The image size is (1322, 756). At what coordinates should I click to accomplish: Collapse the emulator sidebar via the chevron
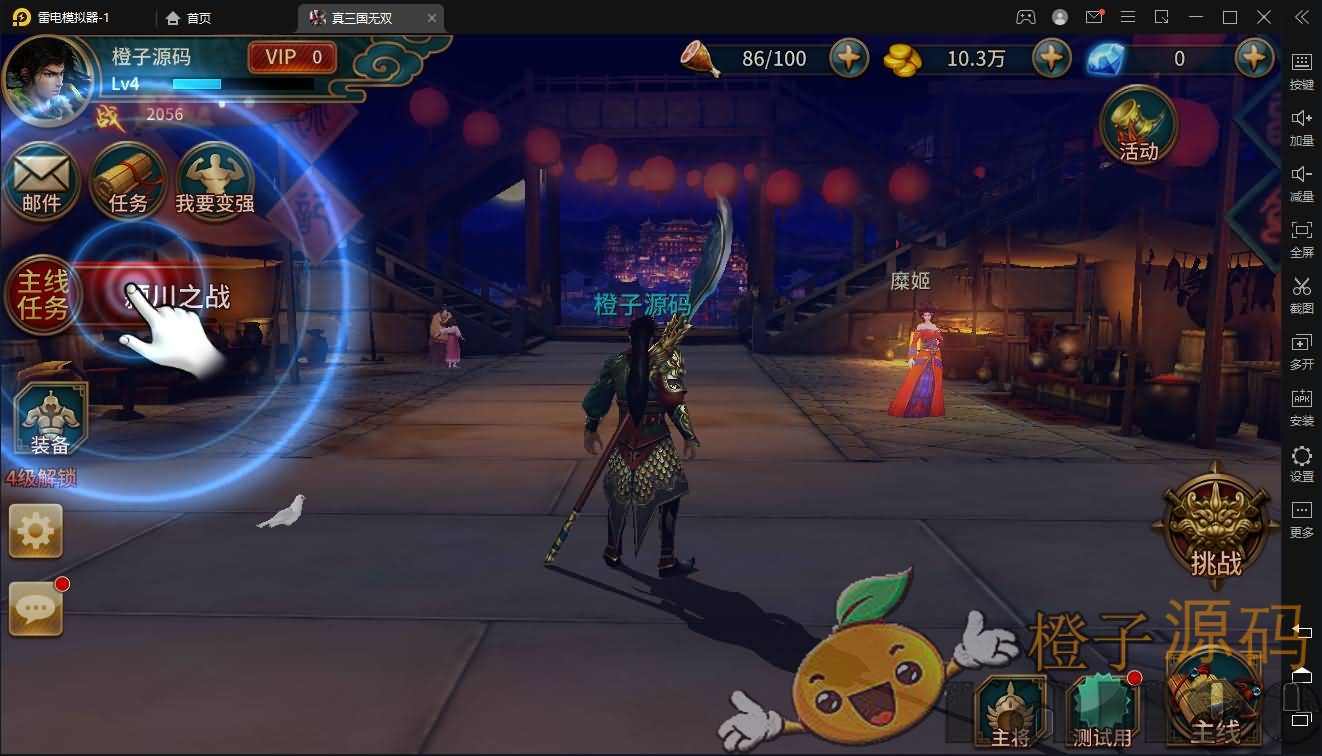pos(1301,17)
